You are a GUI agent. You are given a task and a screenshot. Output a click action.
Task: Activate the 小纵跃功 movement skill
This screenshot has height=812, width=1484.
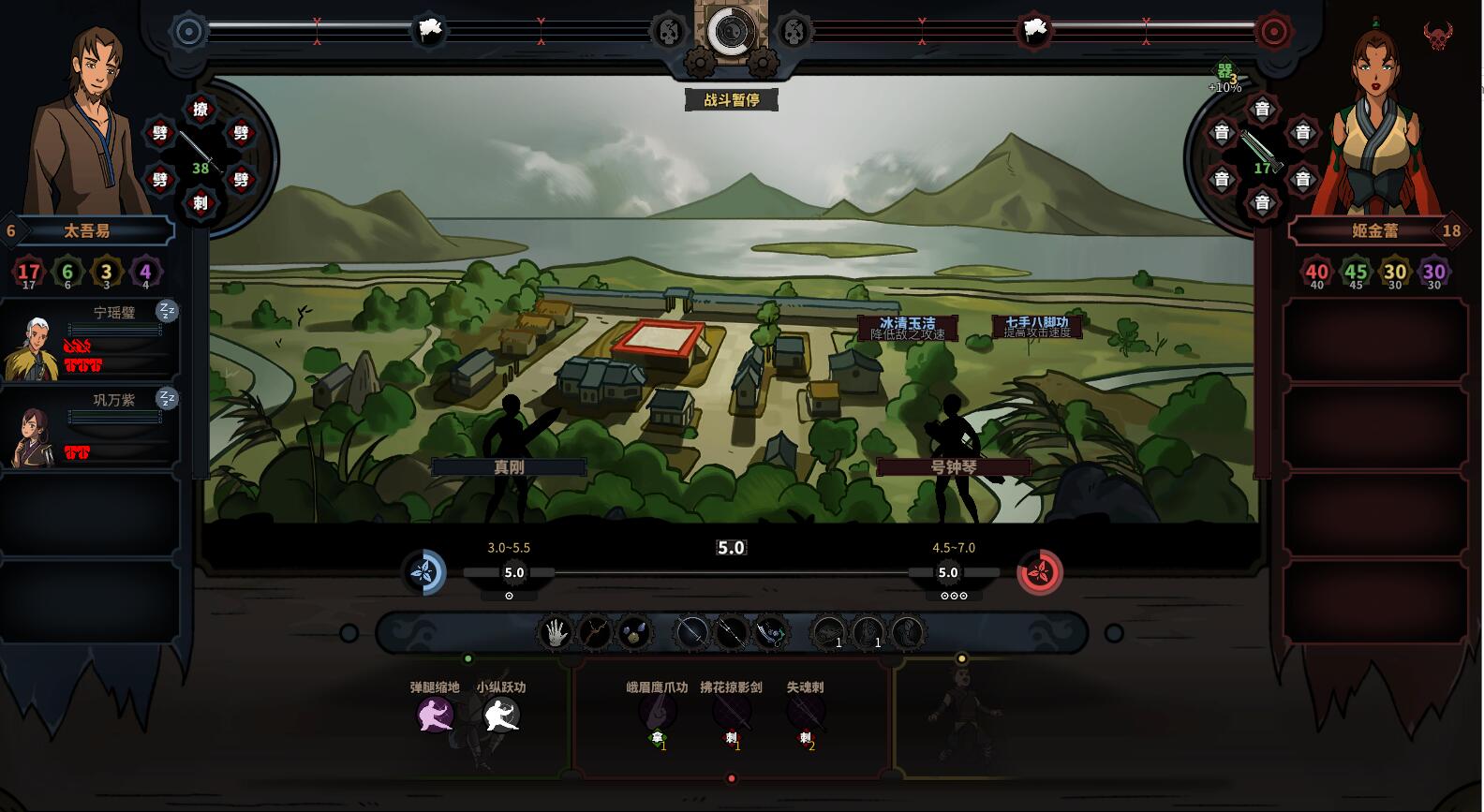pyautogui.click(x=500, y=716)
